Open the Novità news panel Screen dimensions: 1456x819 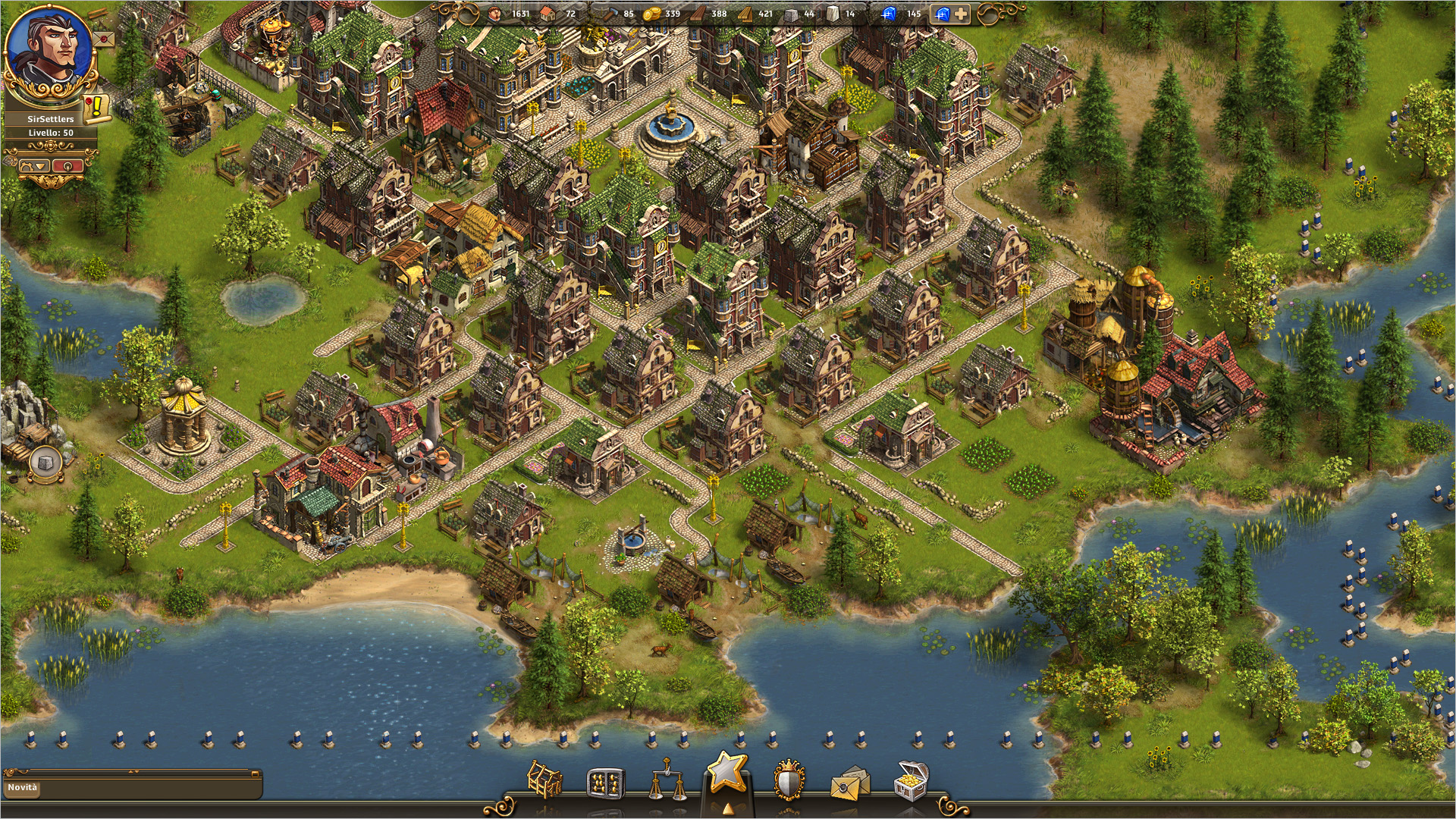point(23,787)
